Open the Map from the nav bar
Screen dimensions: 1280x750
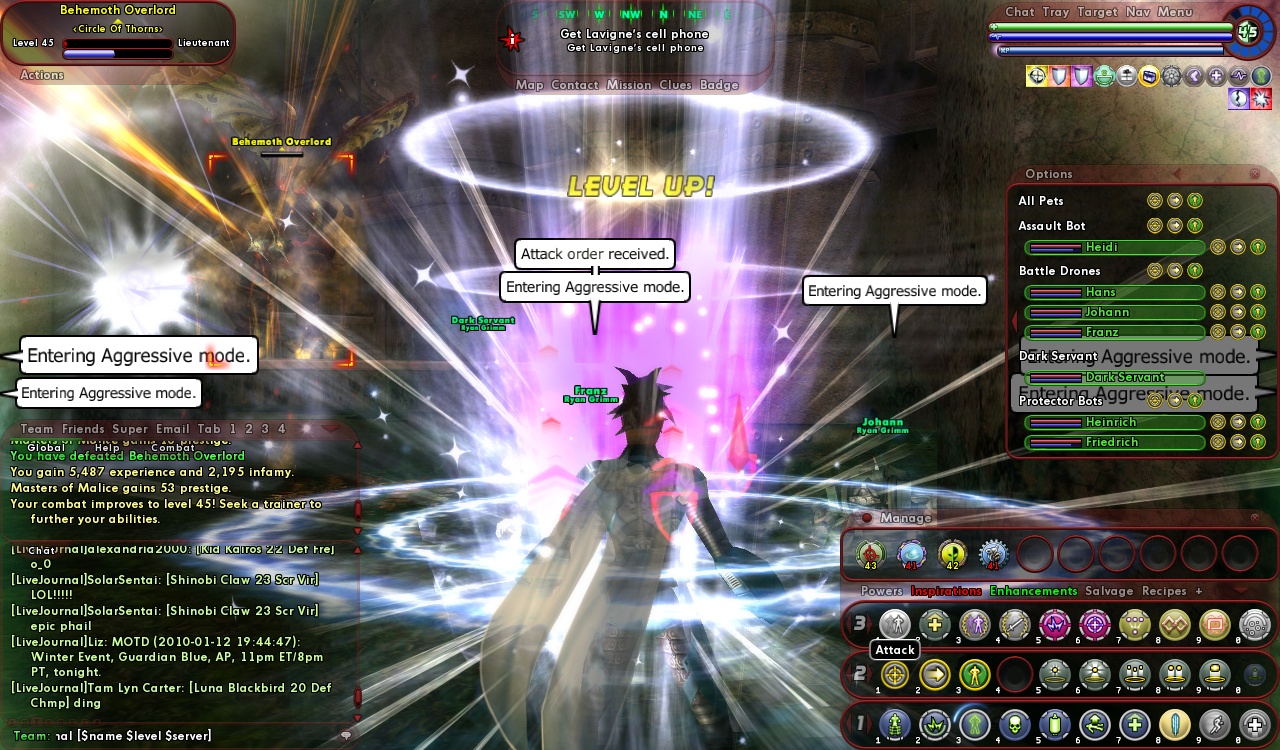529,85
